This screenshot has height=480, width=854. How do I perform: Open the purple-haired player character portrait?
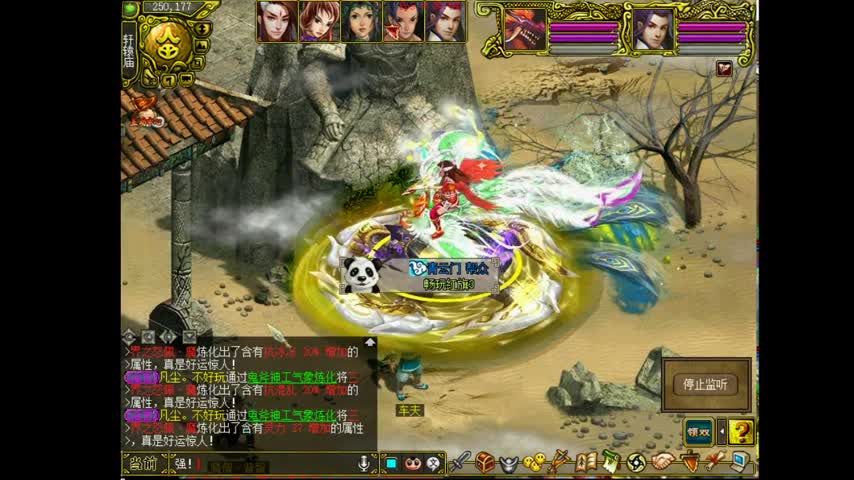point(653,29)
